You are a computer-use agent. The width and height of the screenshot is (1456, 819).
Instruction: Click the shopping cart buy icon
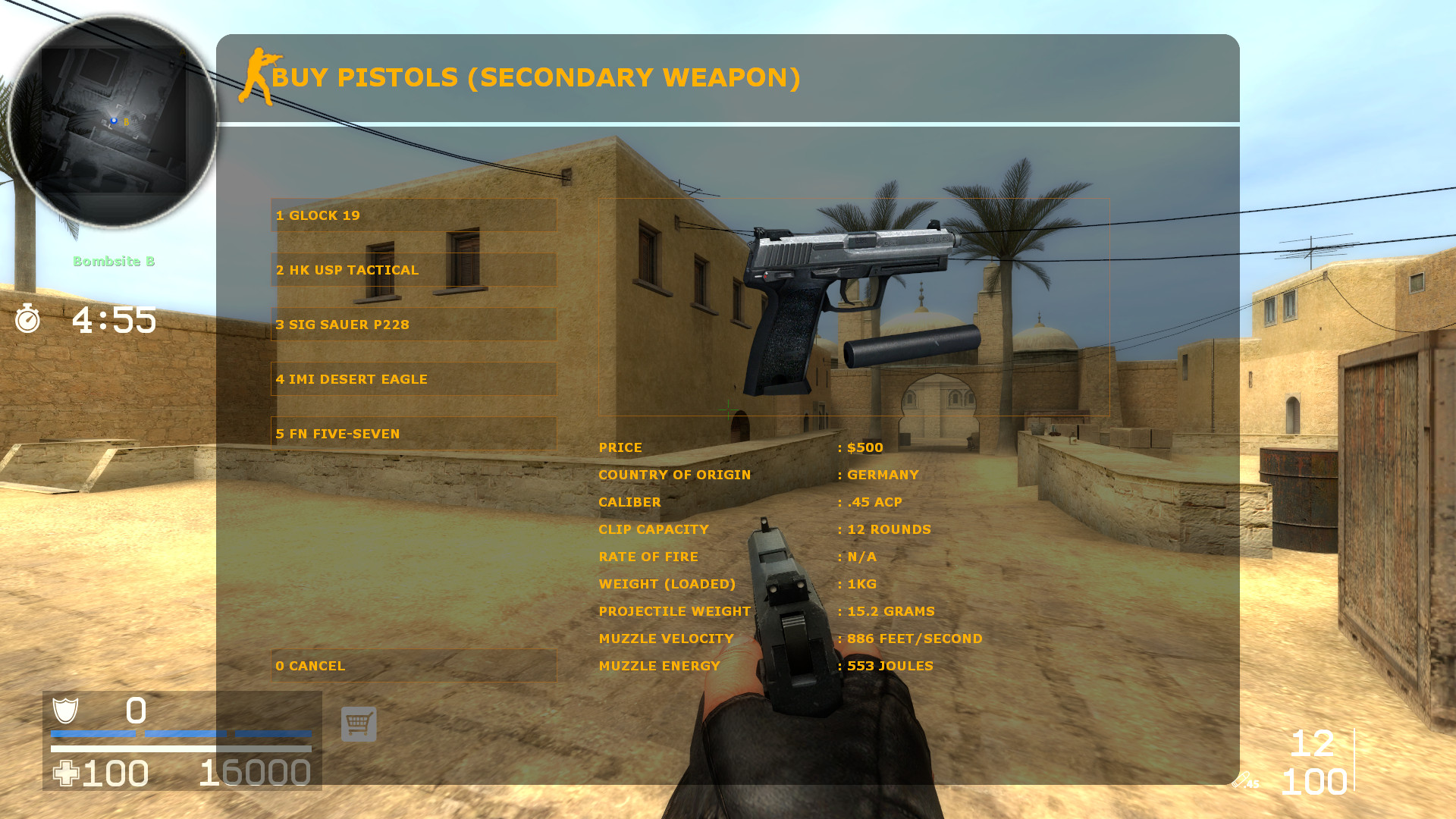(x=358, y=724)
